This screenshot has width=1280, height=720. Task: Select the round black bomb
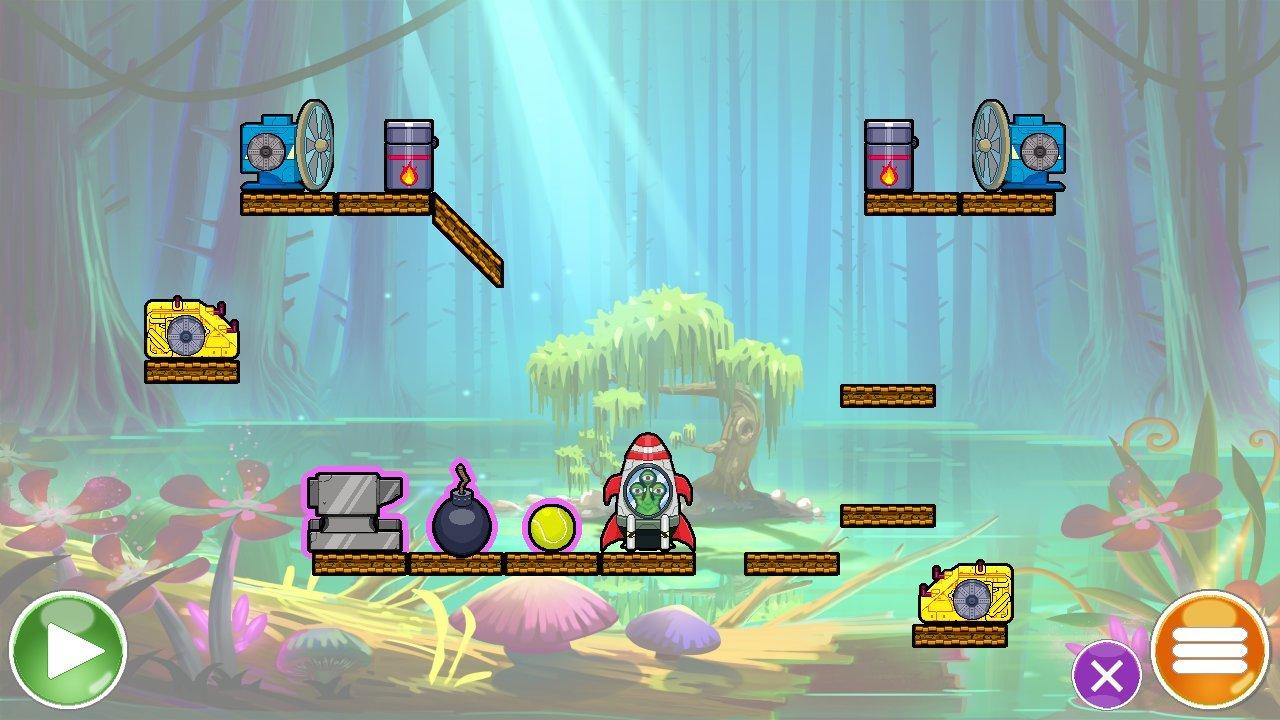click(x=460, y=520)
